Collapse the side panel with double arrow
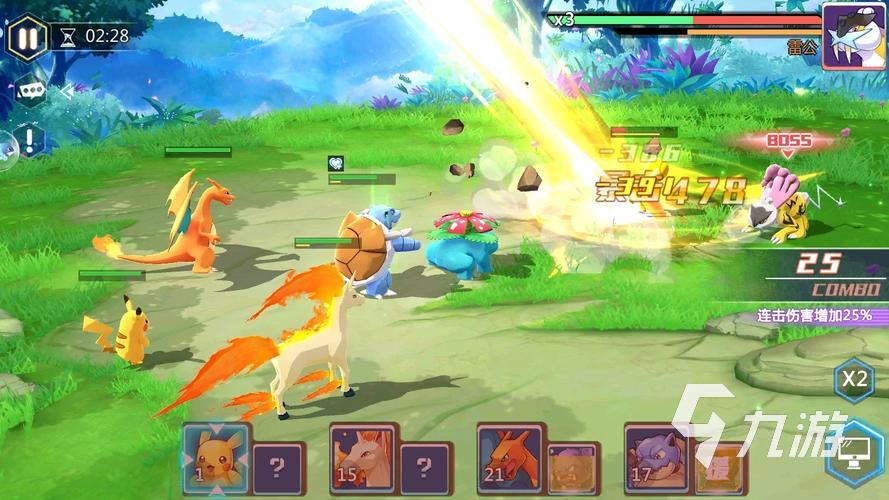Viewport: 889px width, 500px height. [x=66, y=92]
